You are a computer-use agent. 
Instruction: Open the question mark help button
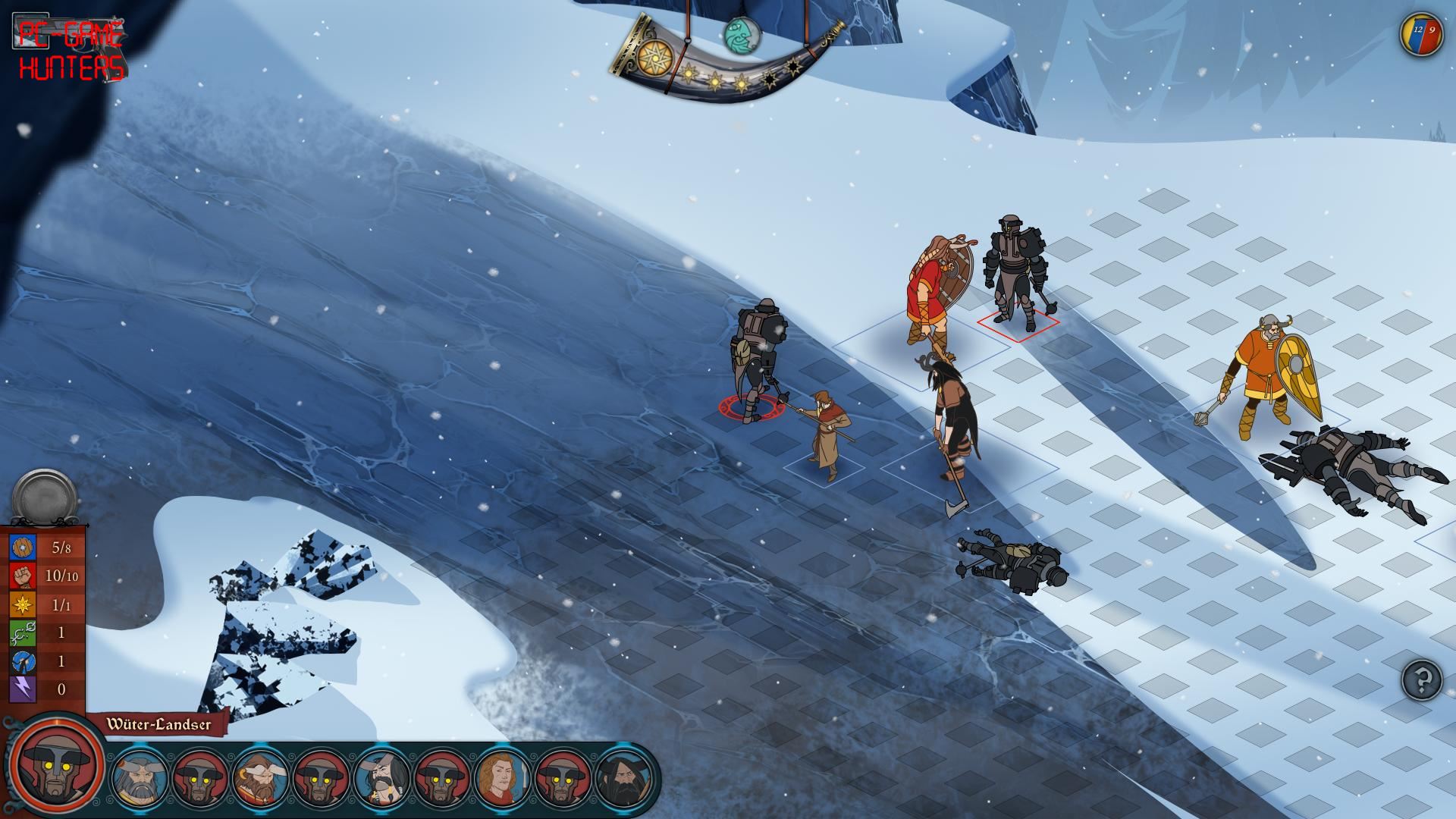[x=1422, y=680]
